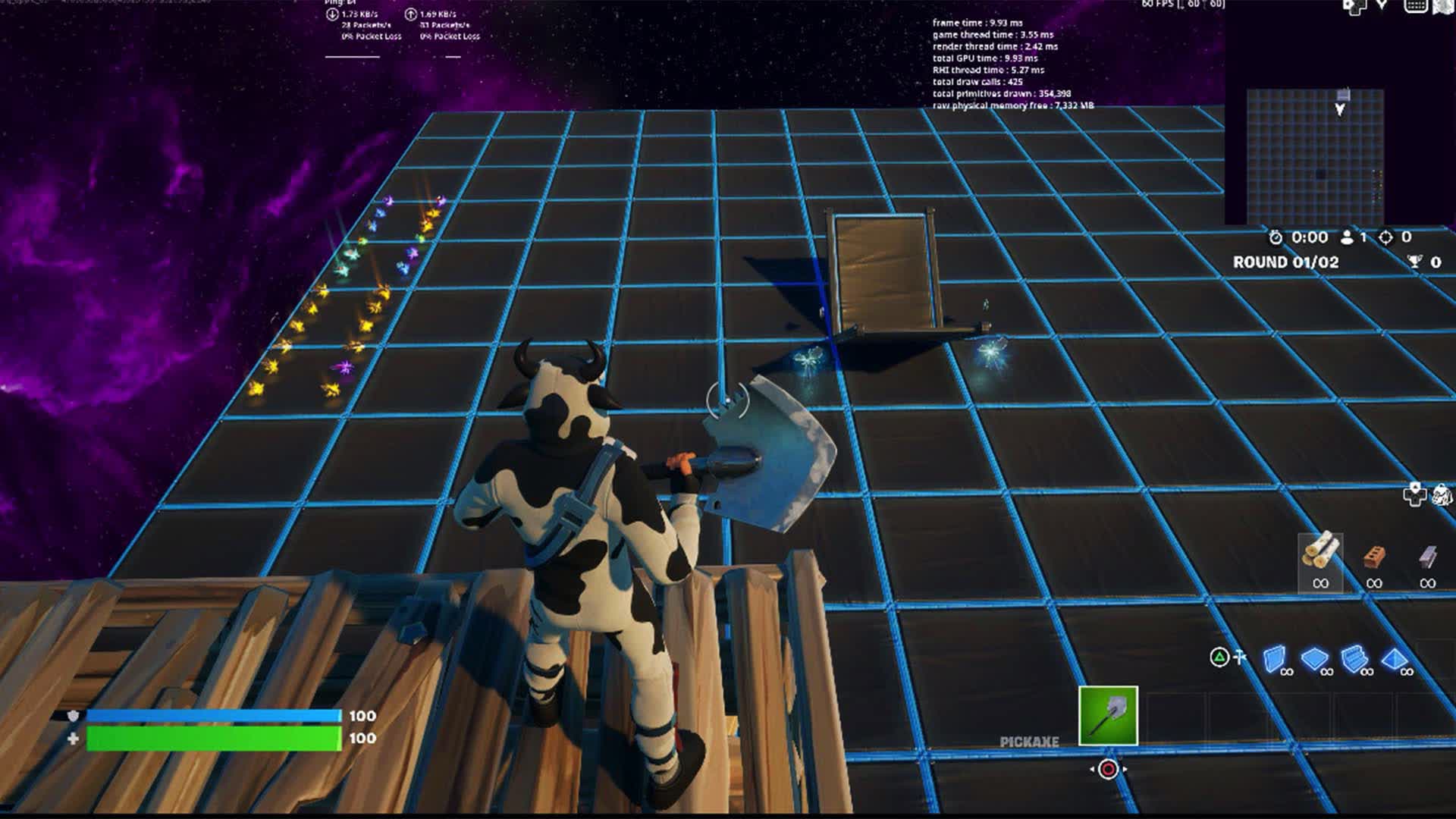This screenshot has width=1456, height=819.
Task: Select the pyramid build piece icon
Action: pos(1393,659)
